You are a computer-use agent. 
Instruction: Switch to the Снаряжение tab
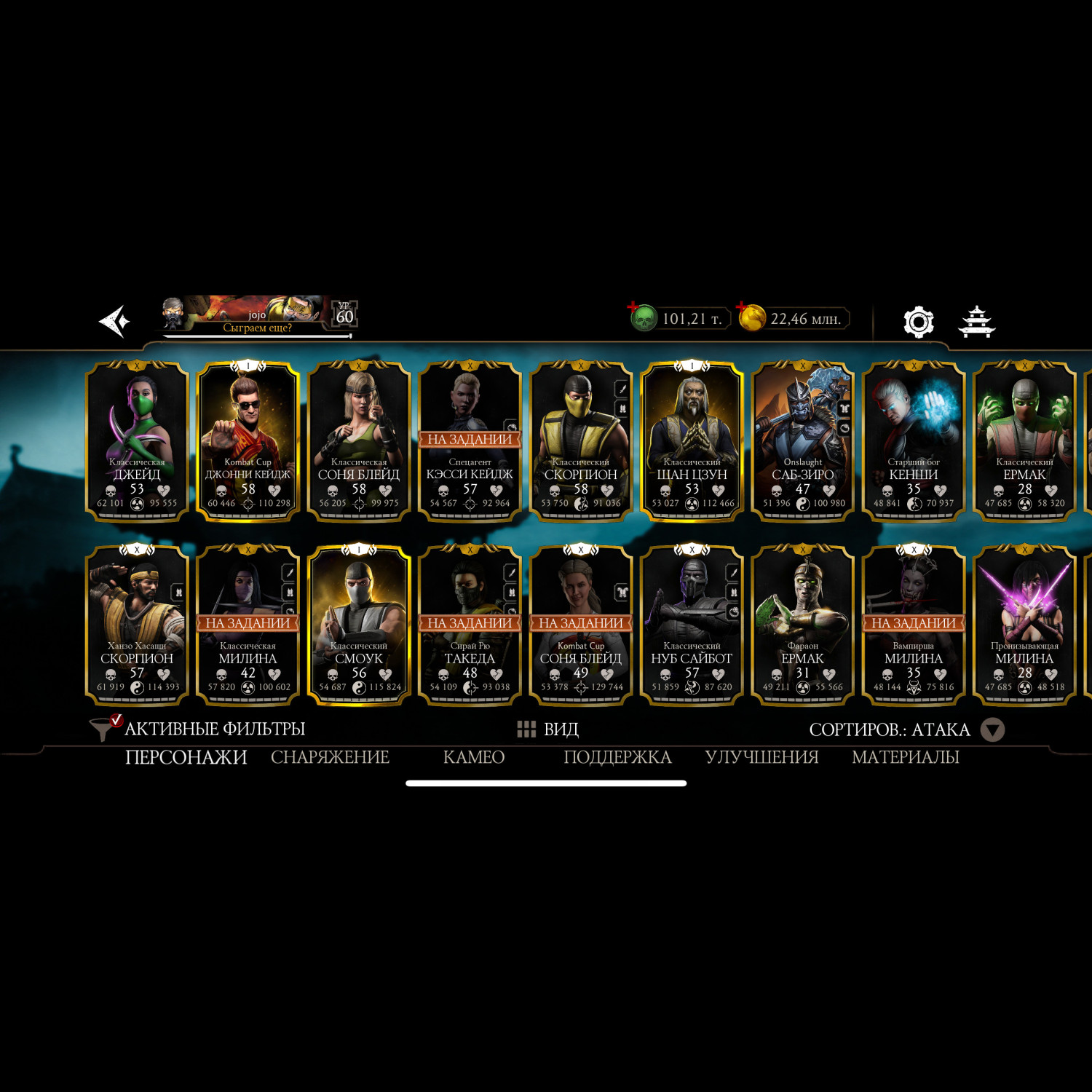[330, 757]
